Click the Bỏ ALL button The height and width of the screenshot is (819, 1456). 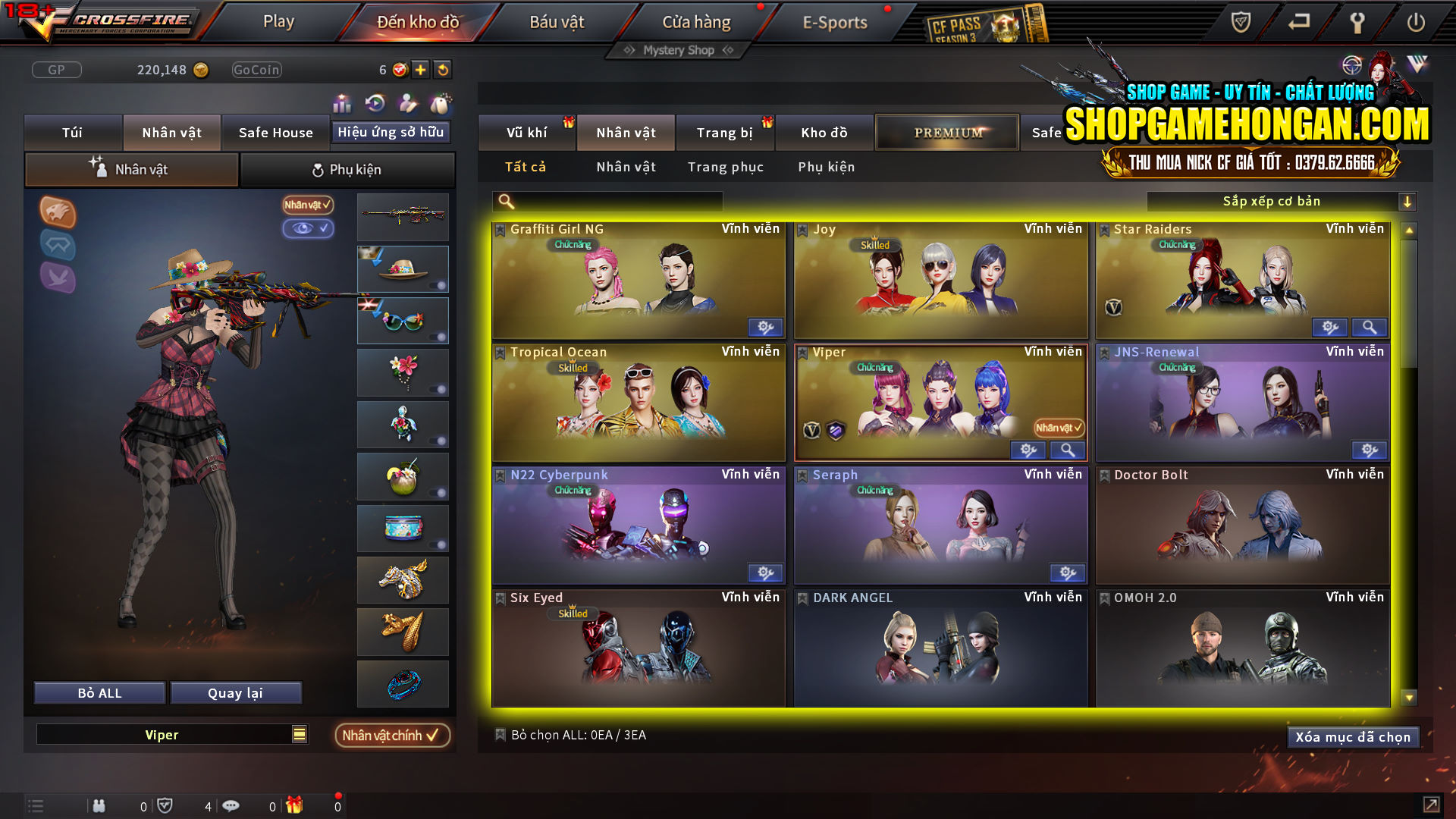point(99,692)
